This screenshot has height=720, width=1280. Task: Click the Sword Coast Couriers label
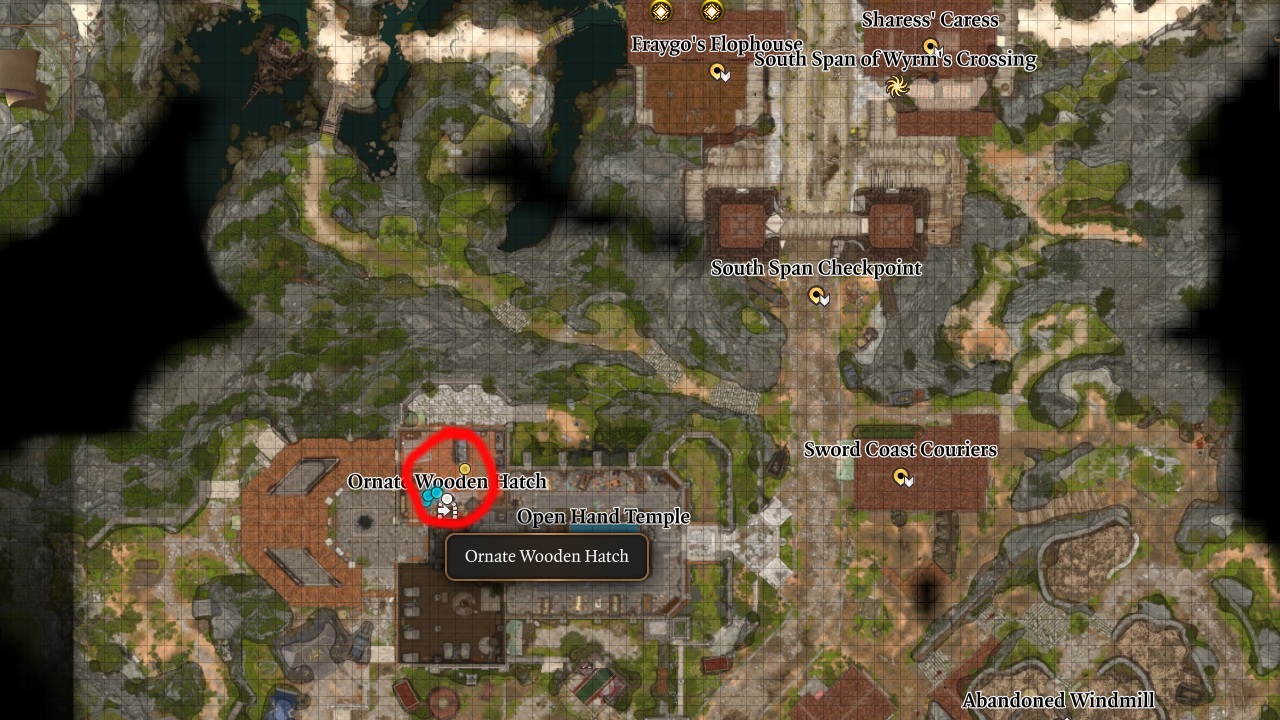click(x=900, y=450)
